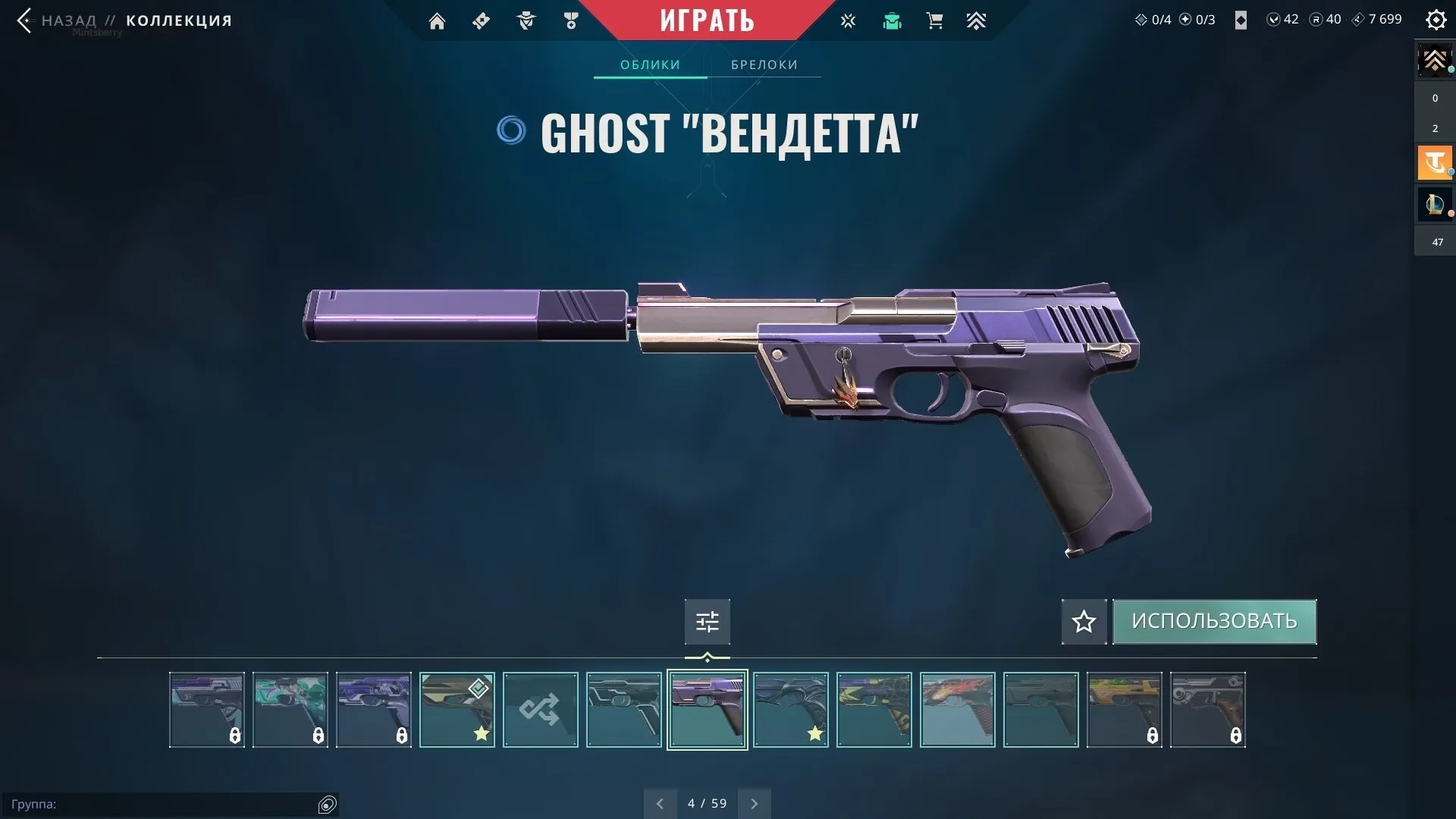Go to next page of skins
The width and height of the screenshot is (1456, 819).
click(754, 802)
